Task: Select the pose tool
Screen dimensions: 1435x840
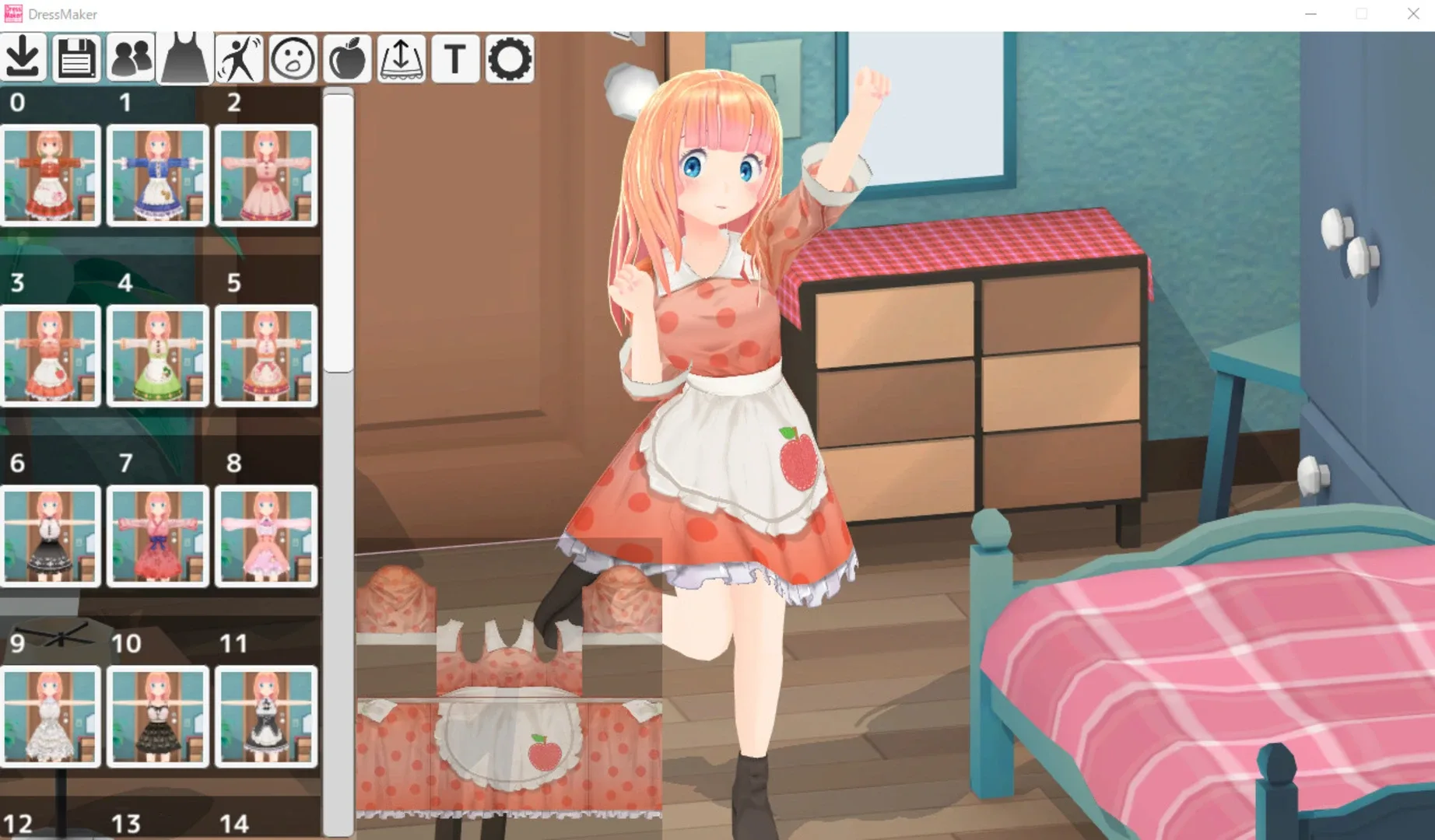Action: (x=240, y=57)
